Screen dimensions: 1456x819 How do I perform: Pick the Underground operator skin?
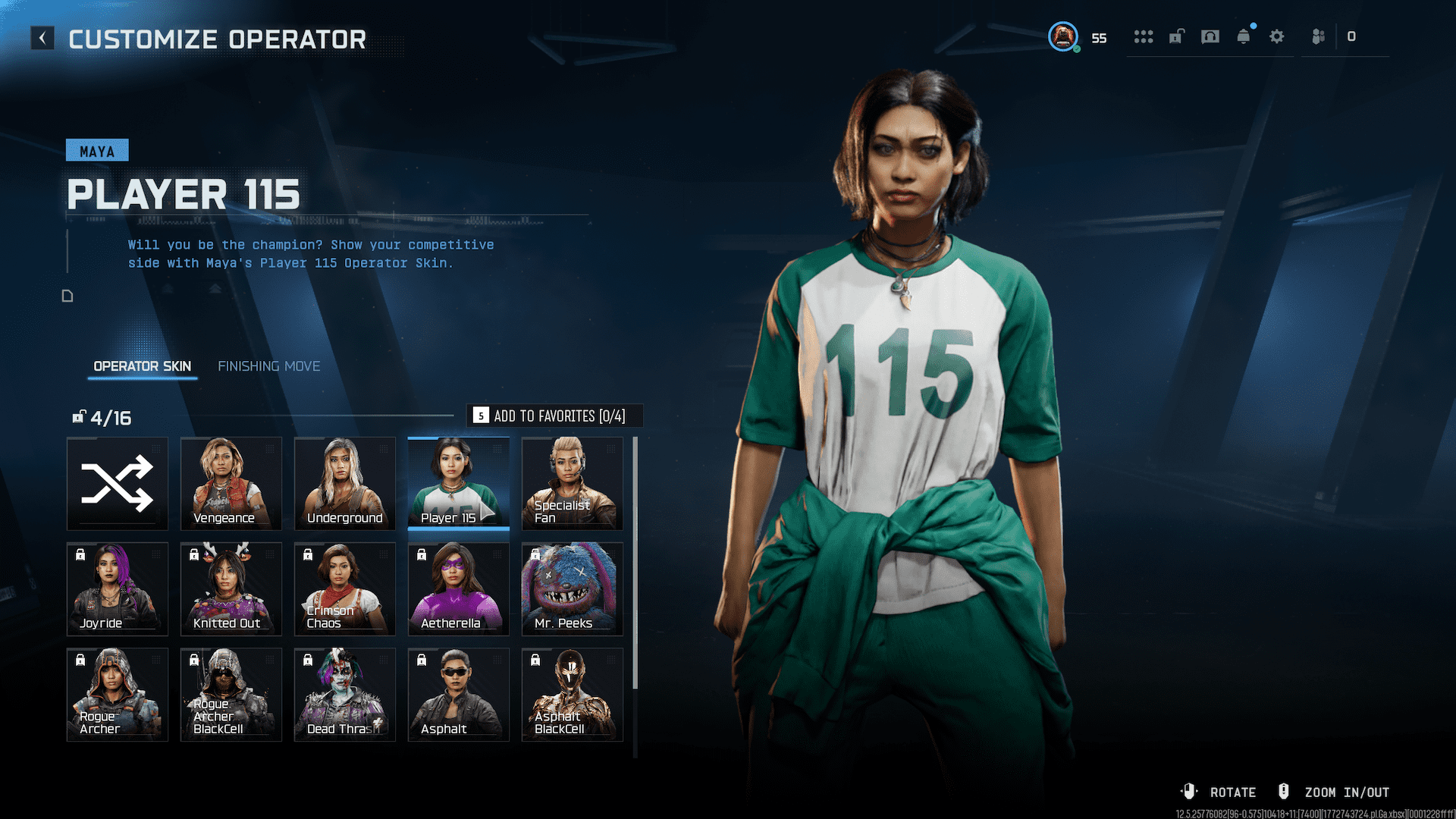pyautogui.click(x=345, y=483)
